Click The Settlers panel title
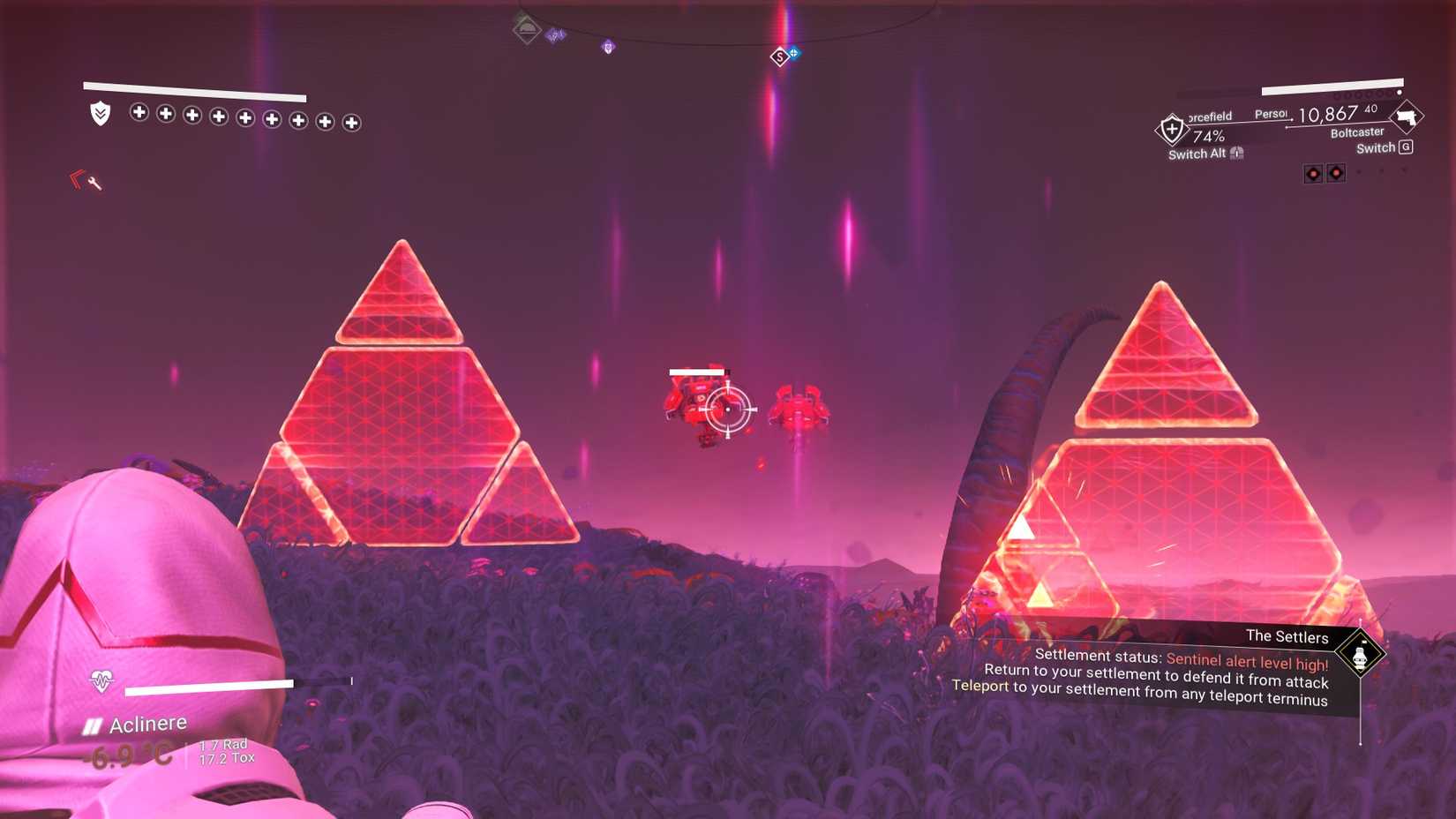1456x819 pixels. tap(1287, 636)
